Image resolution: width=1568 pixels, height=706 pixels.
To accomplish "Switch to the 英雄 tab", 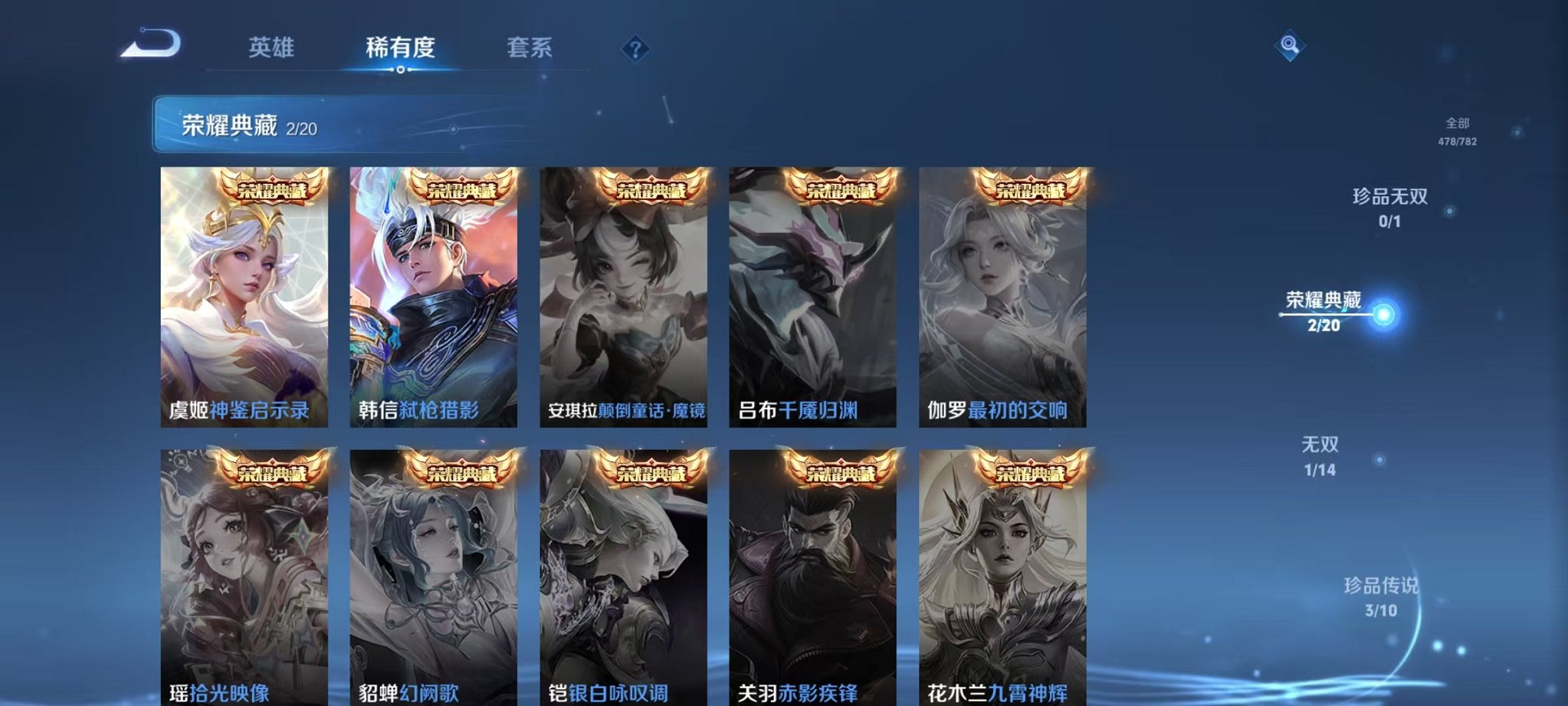I will pyautogui.click(x=269, y=48).
